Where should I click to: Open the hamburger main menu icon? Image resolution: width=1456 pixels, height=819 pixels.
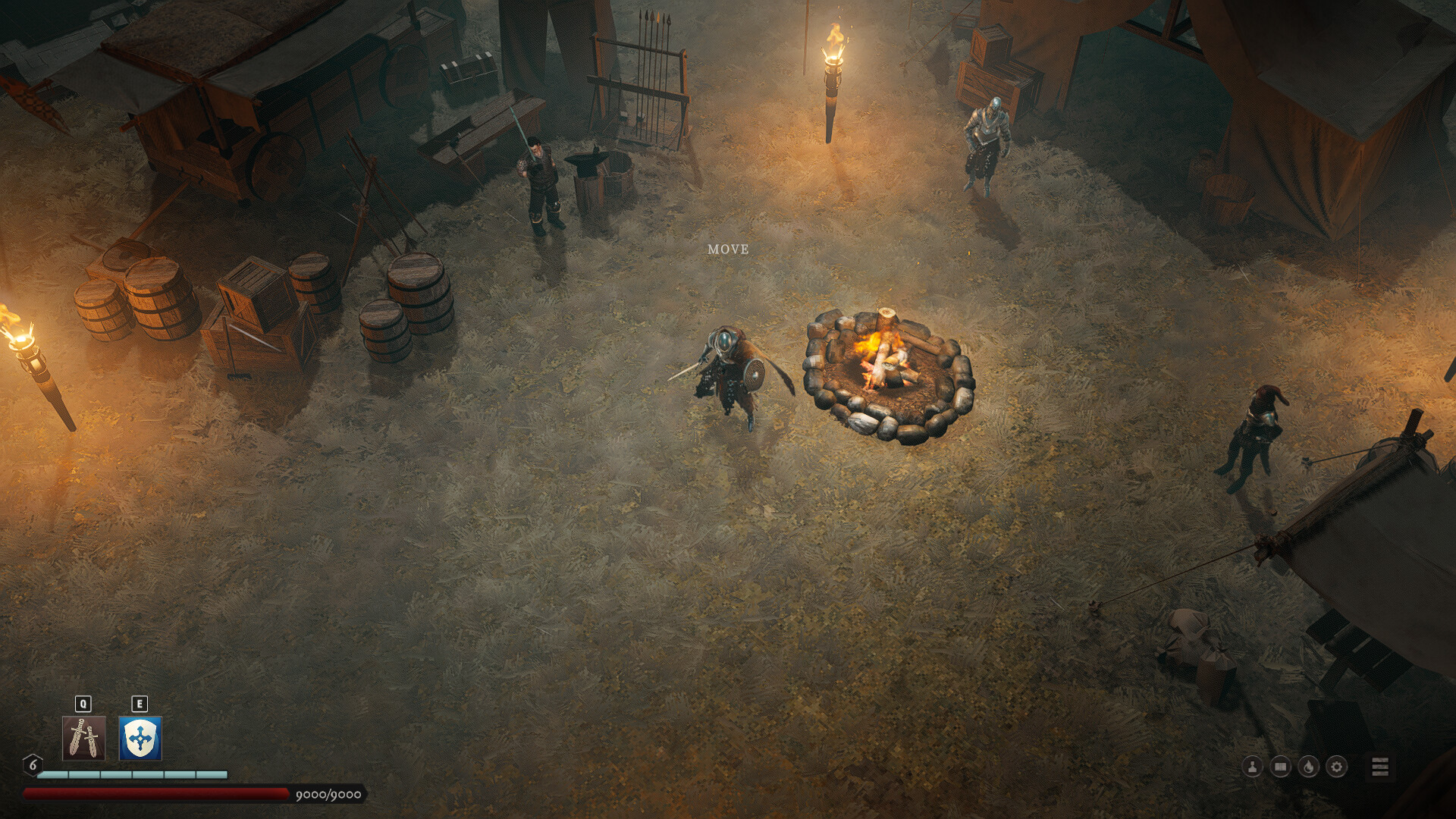click(x=1379, y=766)
